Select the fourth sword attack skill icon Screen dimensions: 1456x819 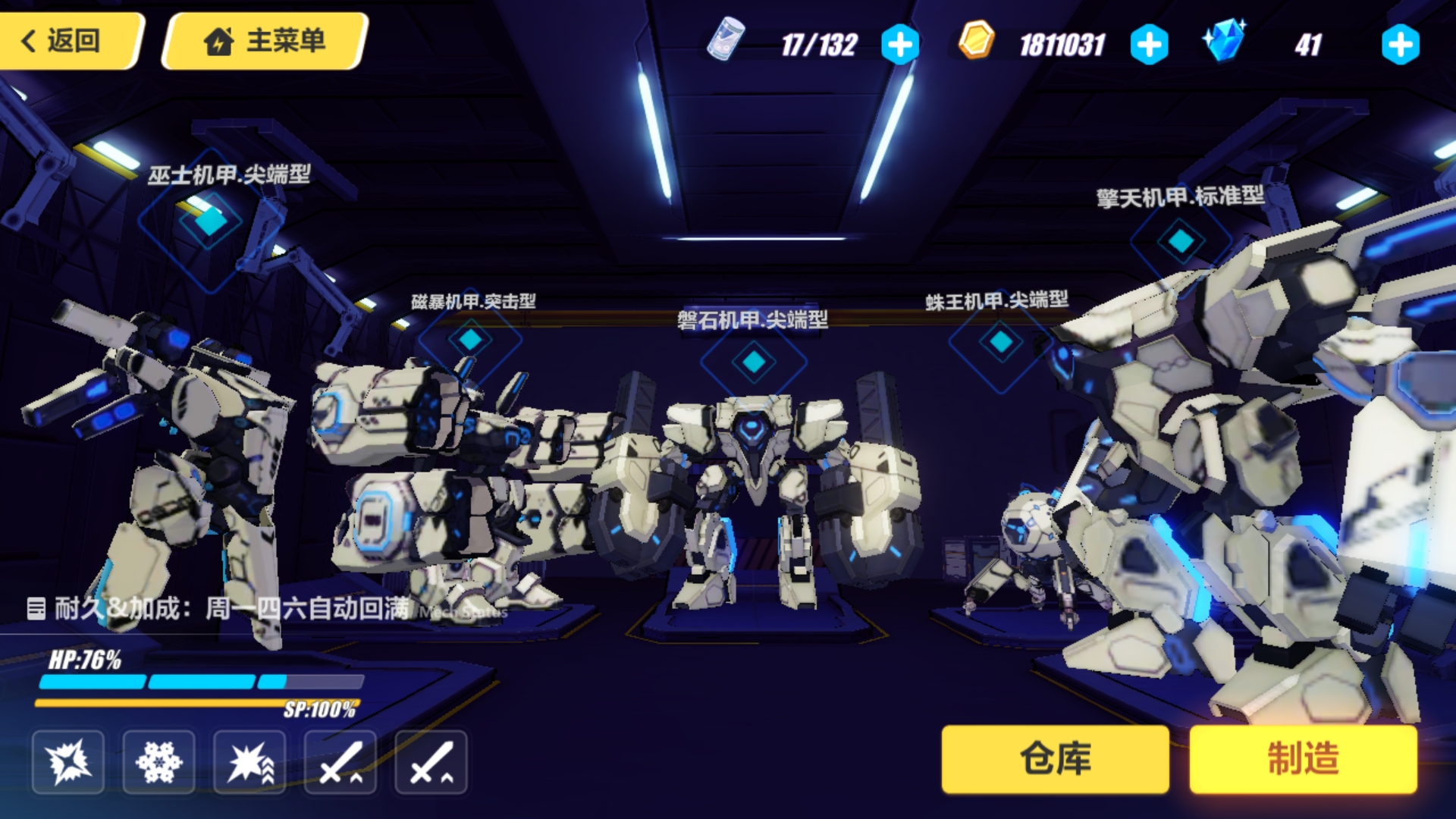(x=340, y=762)
